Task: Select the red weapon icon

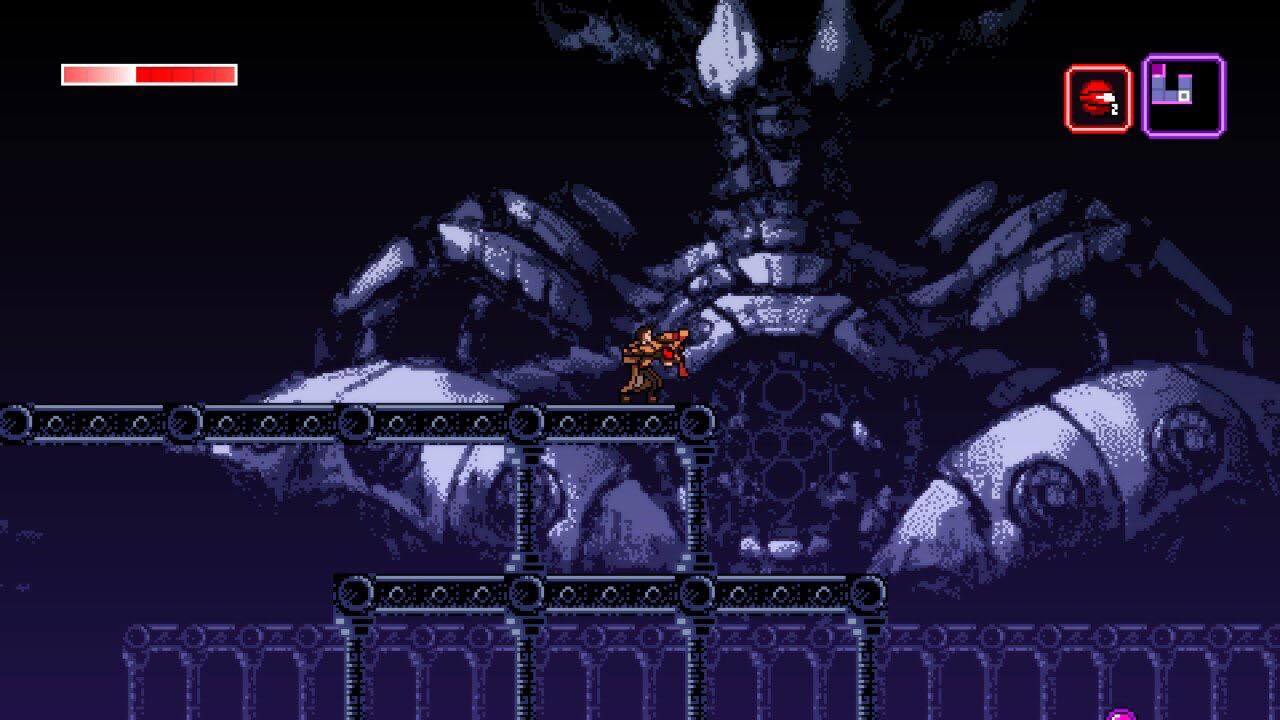Action: click(x=1097, y=92)
